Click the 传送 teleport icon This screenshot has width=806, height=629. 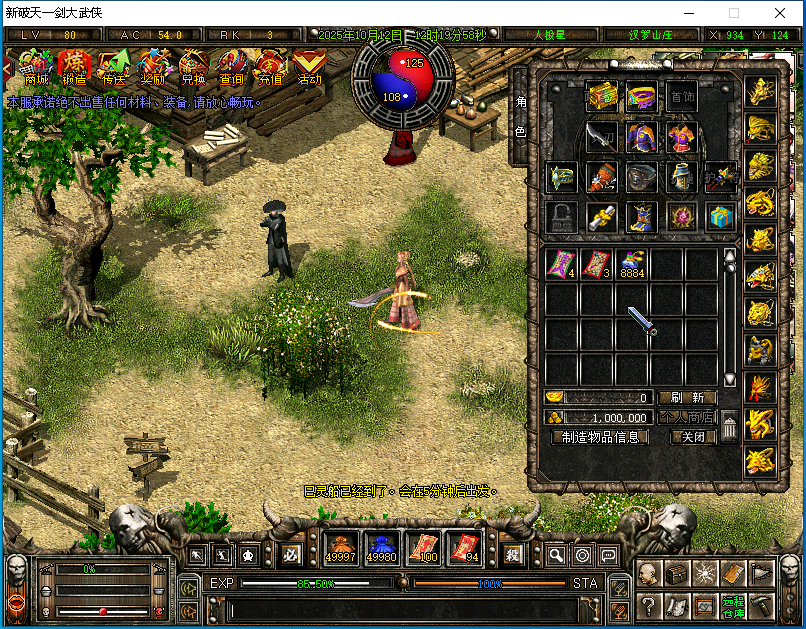tap(113, 68)
